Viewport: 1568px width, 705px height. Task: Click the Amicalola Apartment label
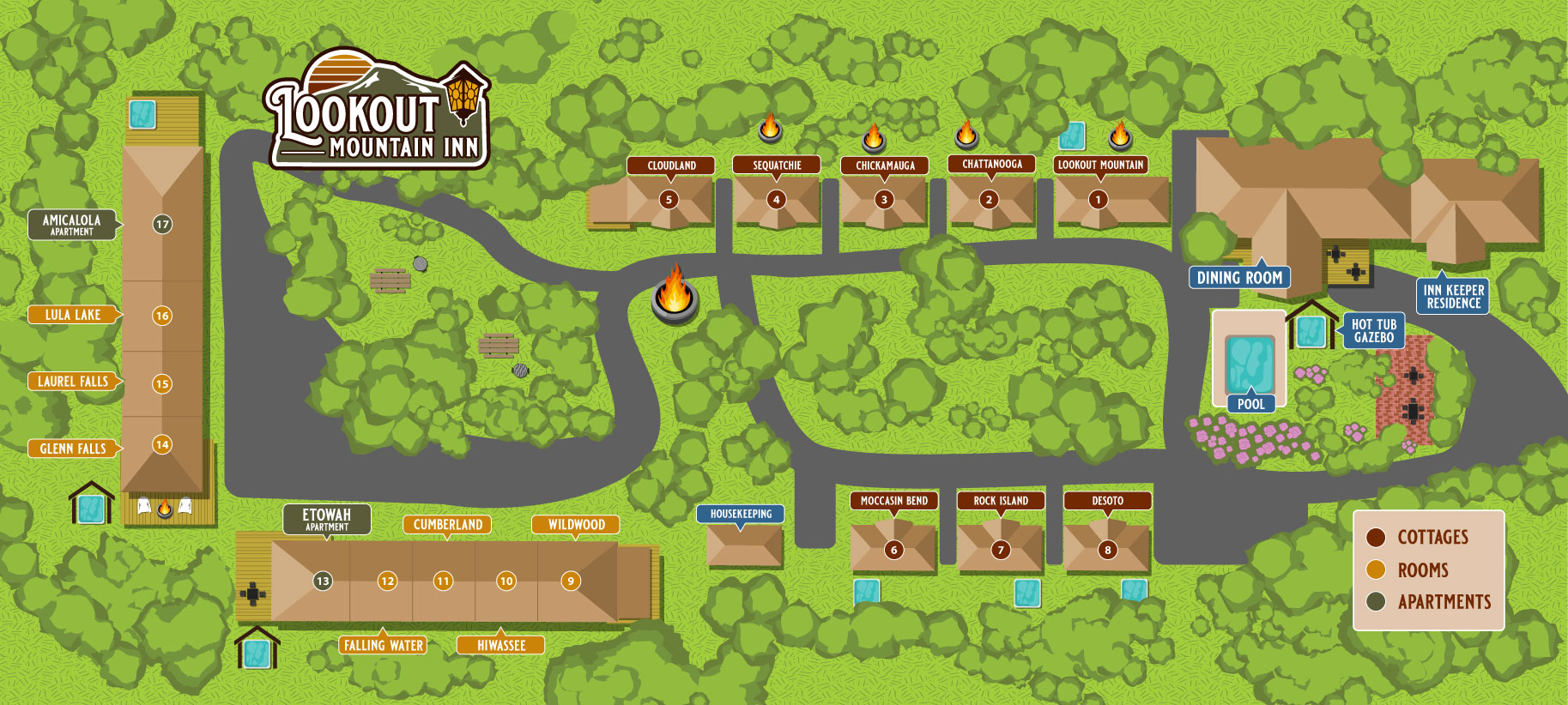coord(72,225)
